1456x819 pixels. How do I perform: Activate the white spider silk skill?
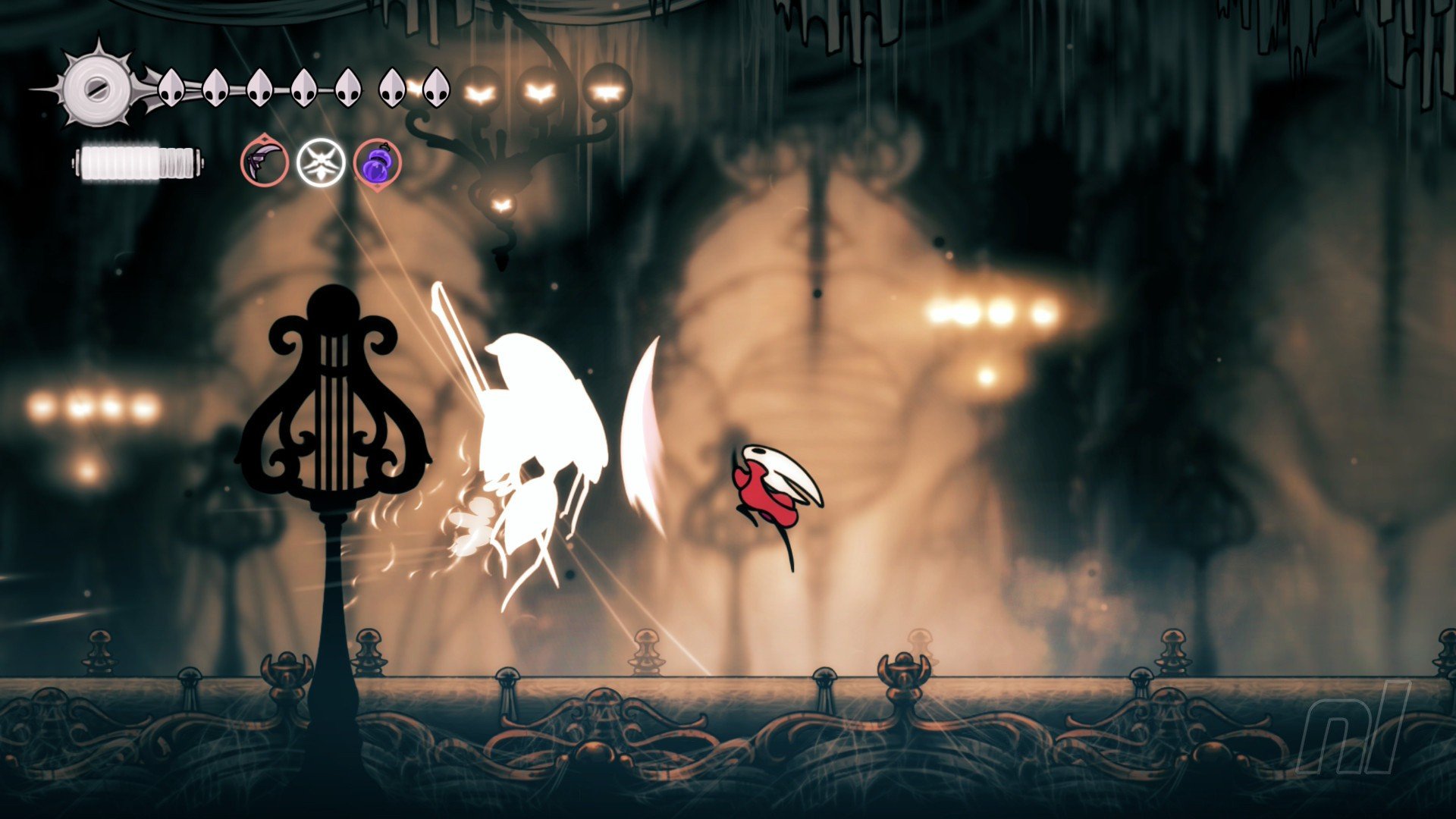(321, 163)
